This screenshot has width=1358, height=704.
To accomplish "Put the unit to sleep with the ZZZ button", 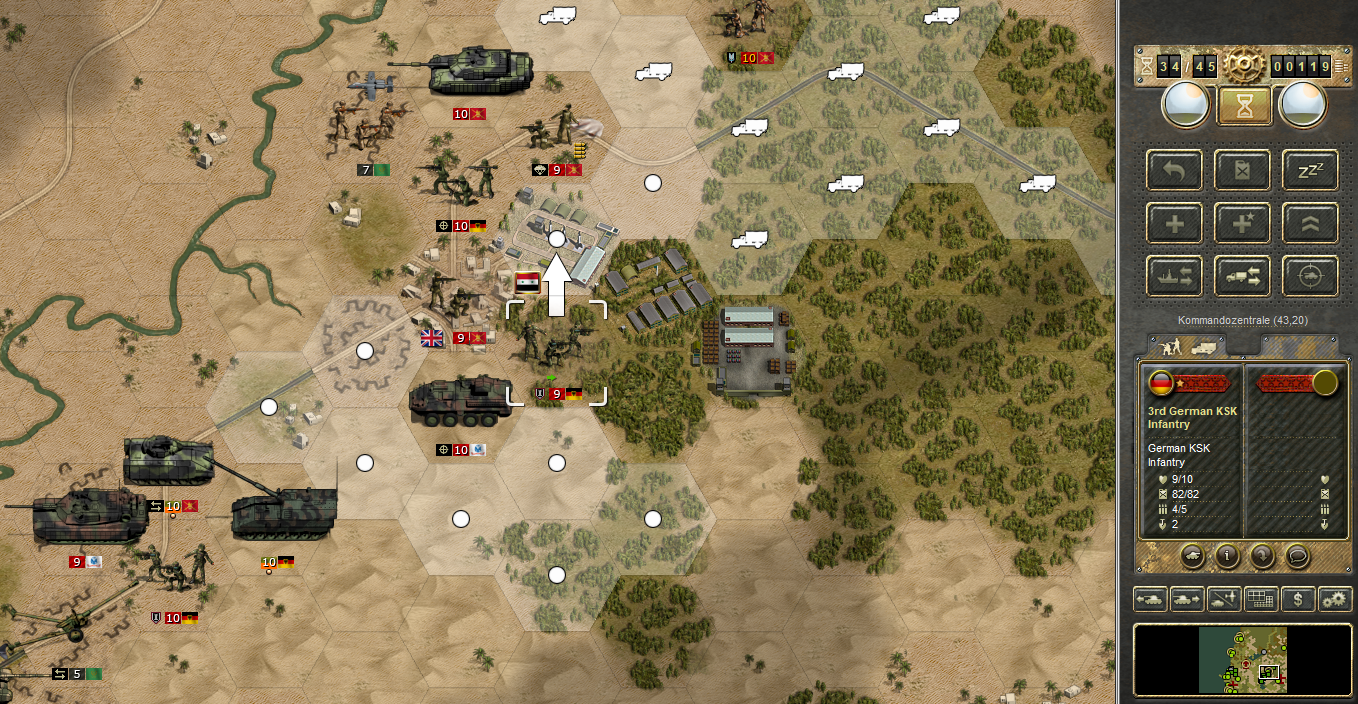I will click(1310, 170).
